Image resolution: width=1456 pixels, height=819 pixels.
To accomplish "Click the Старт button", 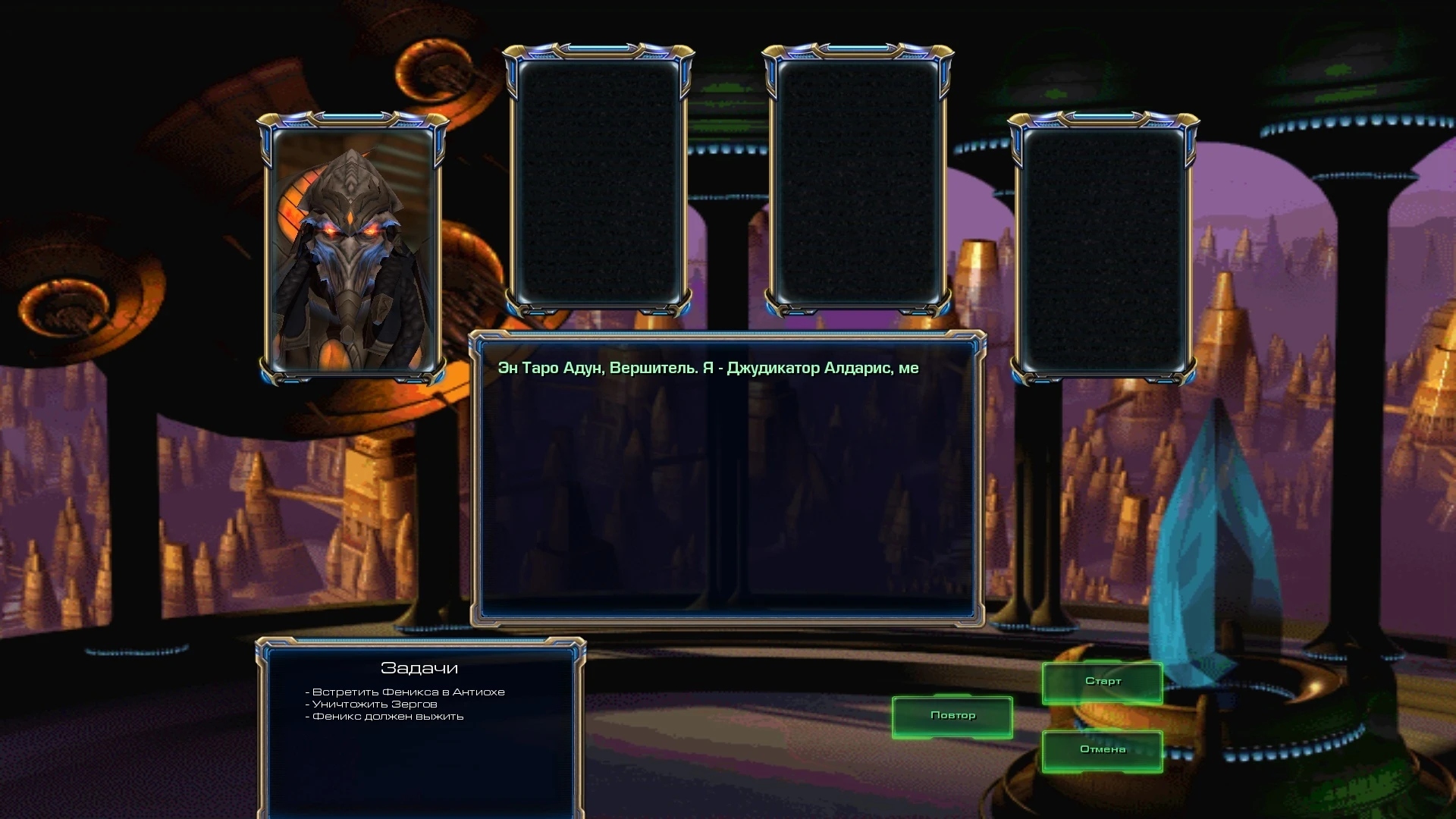I will click(1102, 681).
